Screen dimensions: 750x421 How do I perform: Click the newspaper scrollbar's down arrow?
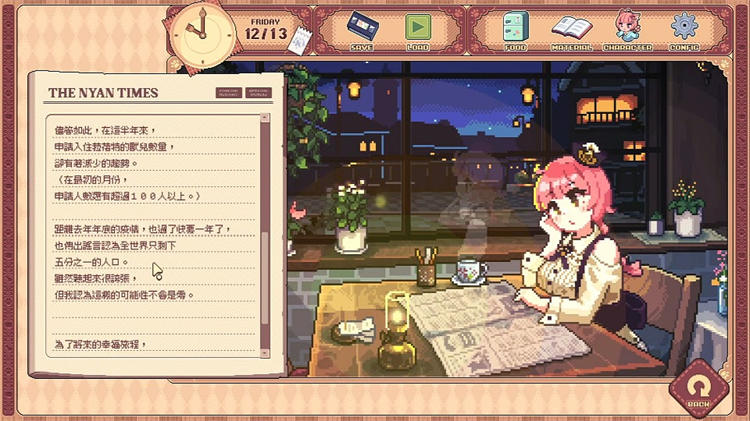tap(265, 351)
